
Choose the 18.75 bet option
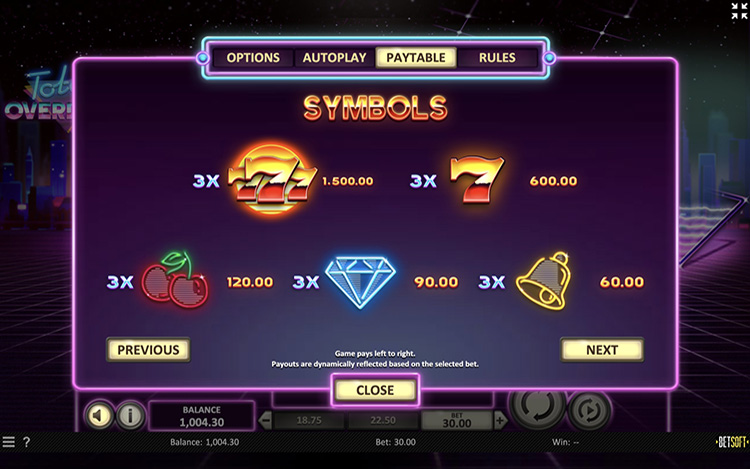309,421
